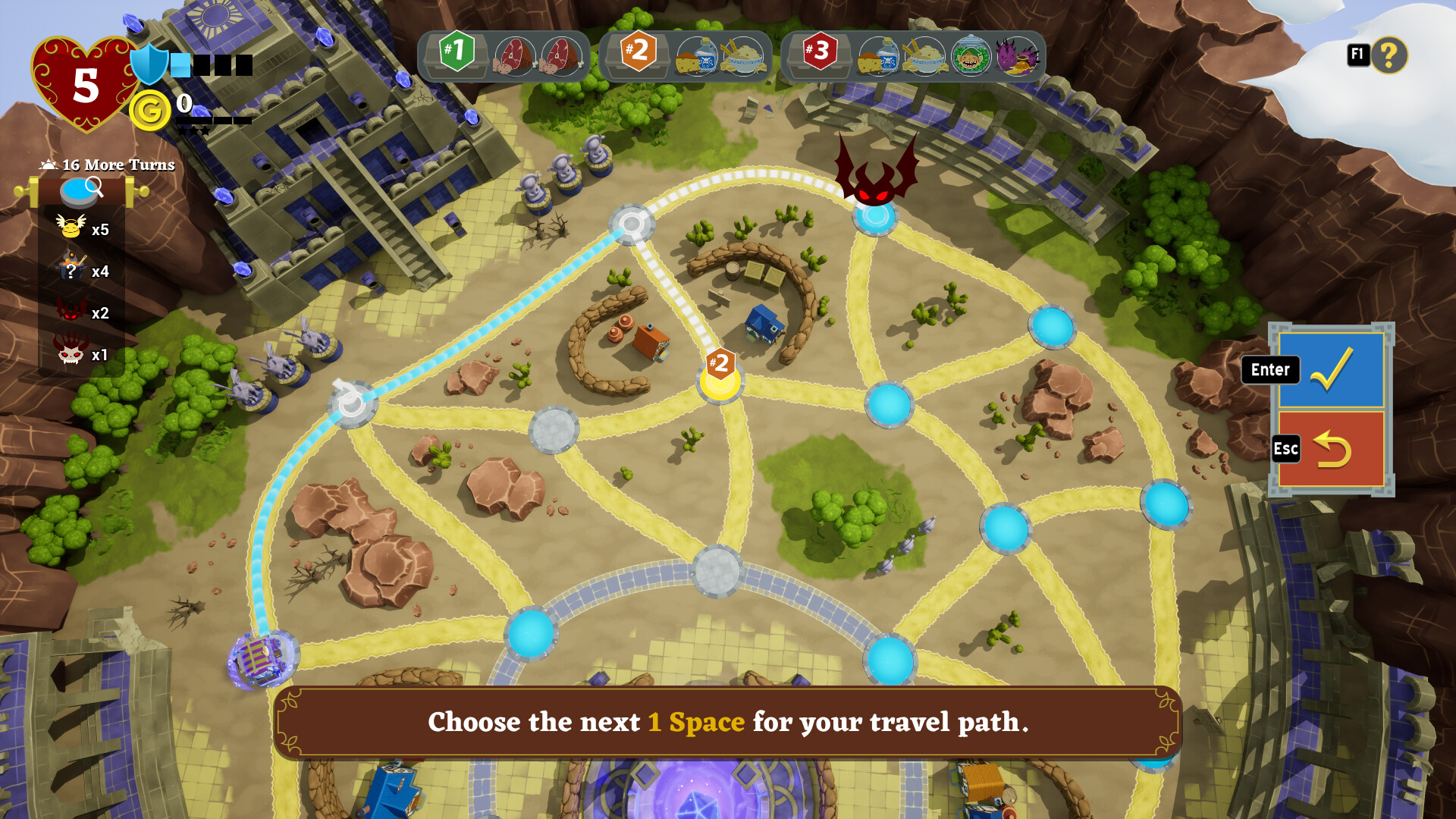Click the blue shield defense icon
Image resolution: width=1456 pixels, height=819 pixels.
[x=149, y=66]
